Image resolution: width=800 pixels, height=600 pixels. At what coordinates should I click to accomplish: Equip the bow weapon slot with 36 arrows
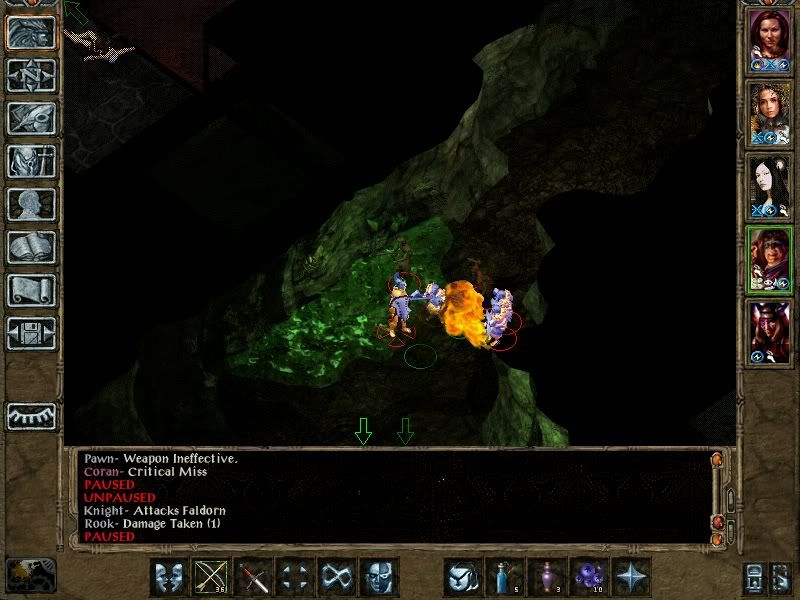click(211, 578)
